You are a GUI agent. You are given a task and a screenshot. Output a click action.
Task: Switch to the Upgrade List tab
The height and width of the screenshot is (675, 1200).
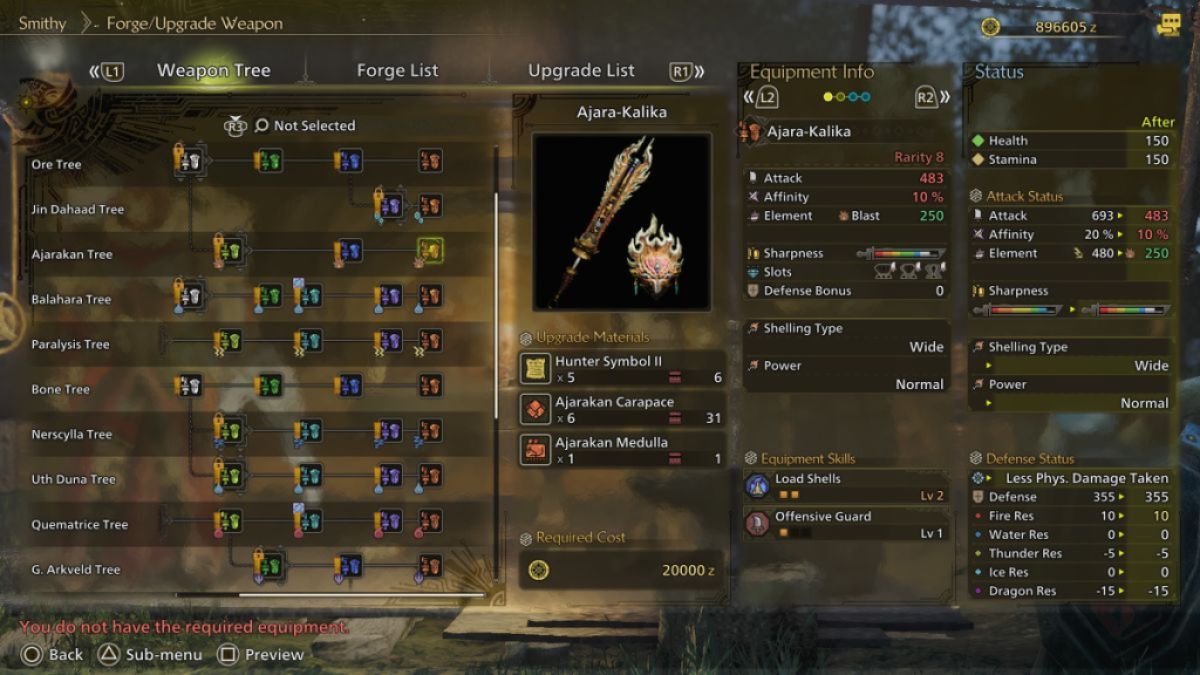tap(581, 71)
